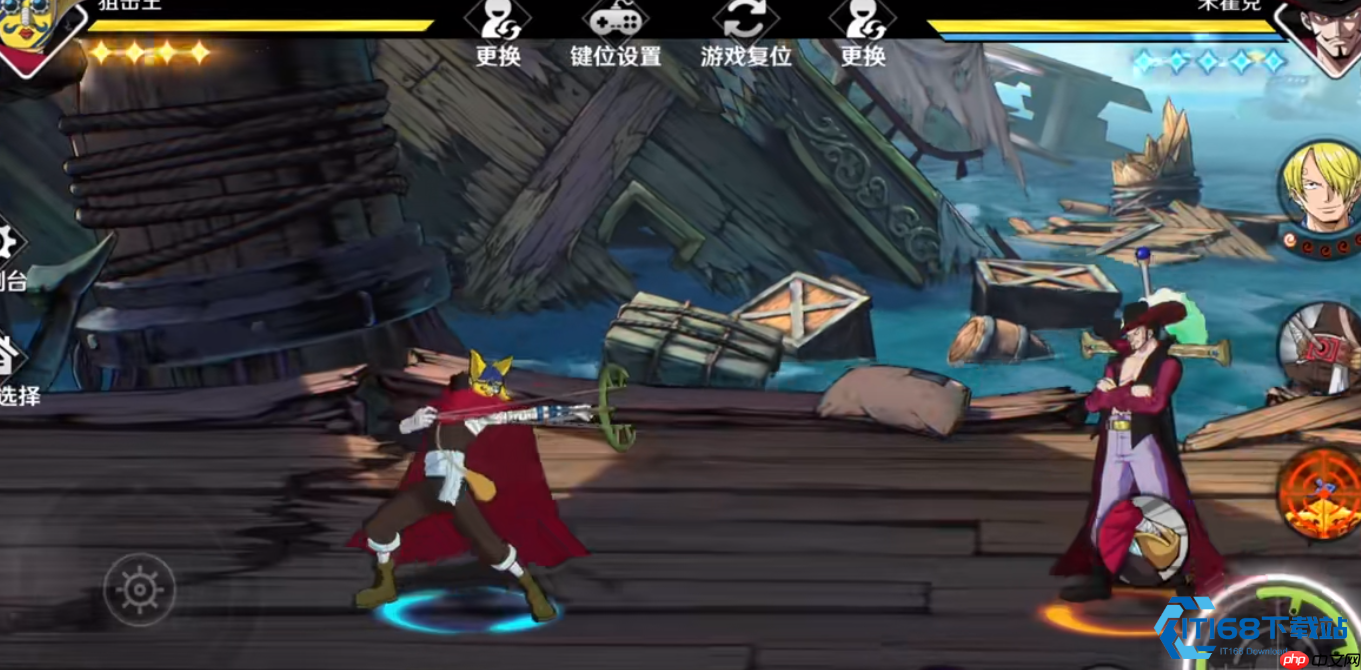The height and width of the screenshot is (670, 1361).
Task: Tap the ship's wheel virtual joystick
Action: pos(140,589)
